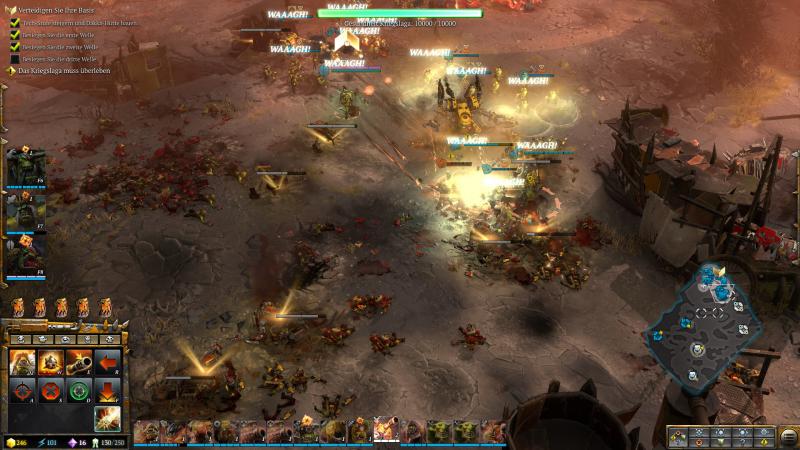
Task: Choose the green circular hold command
Action: [x=79, y=390]
